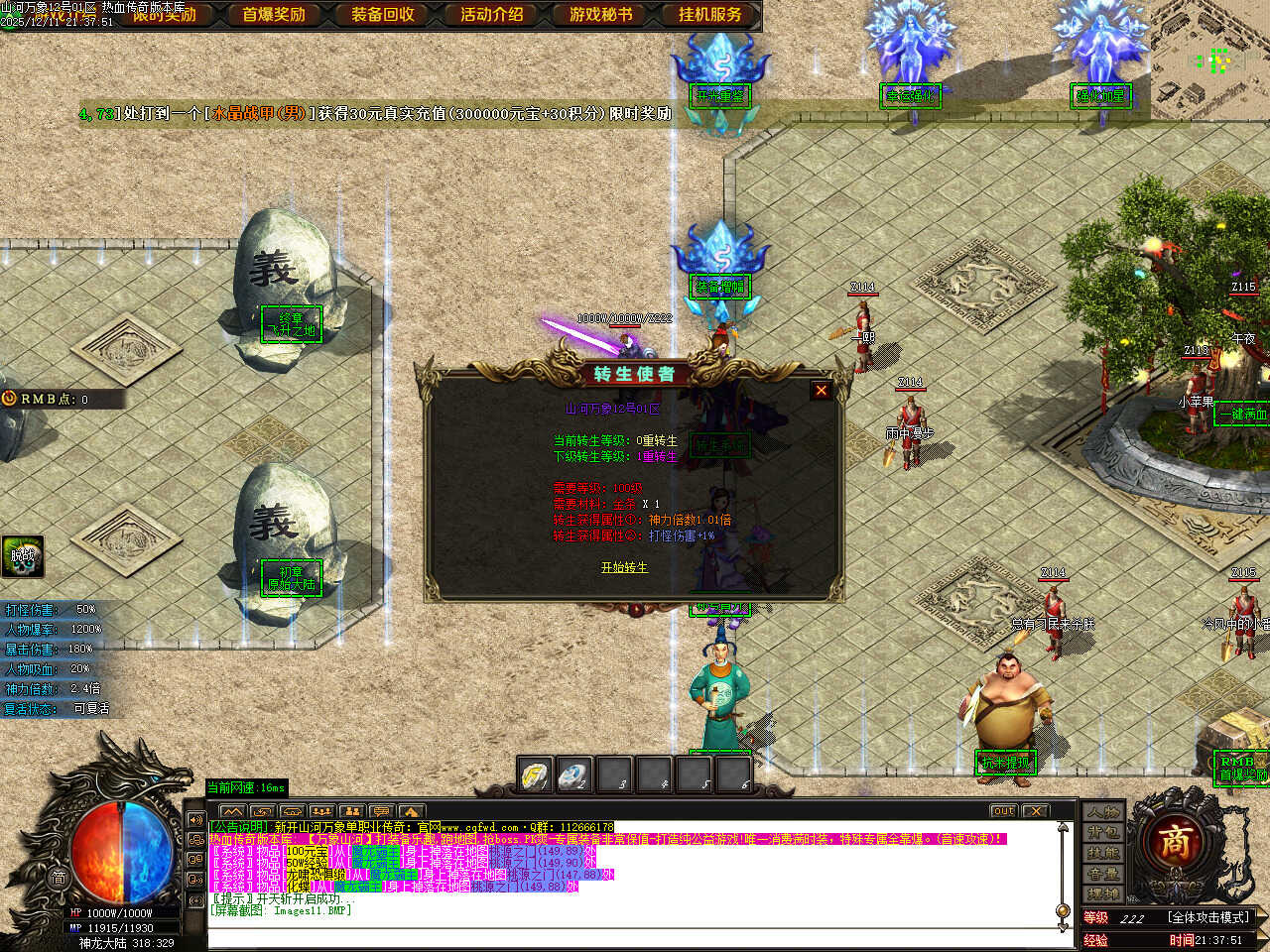Open the 音量 volume settings
Image resolution: width=1270 pixels, height=952 pixels.
[x=1102, y=875]
